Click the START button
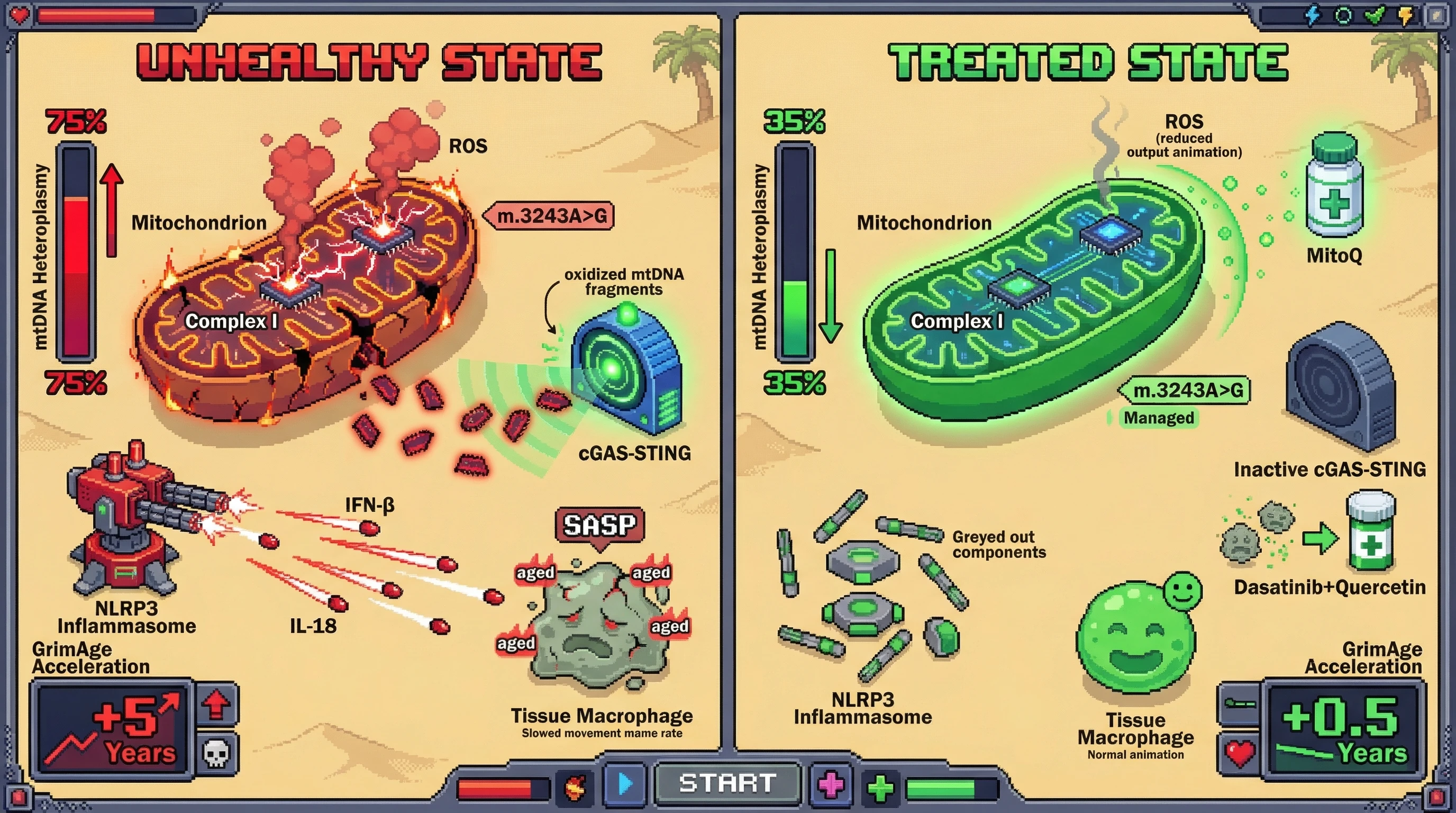The image size is (1456, 813). (727, 783)
